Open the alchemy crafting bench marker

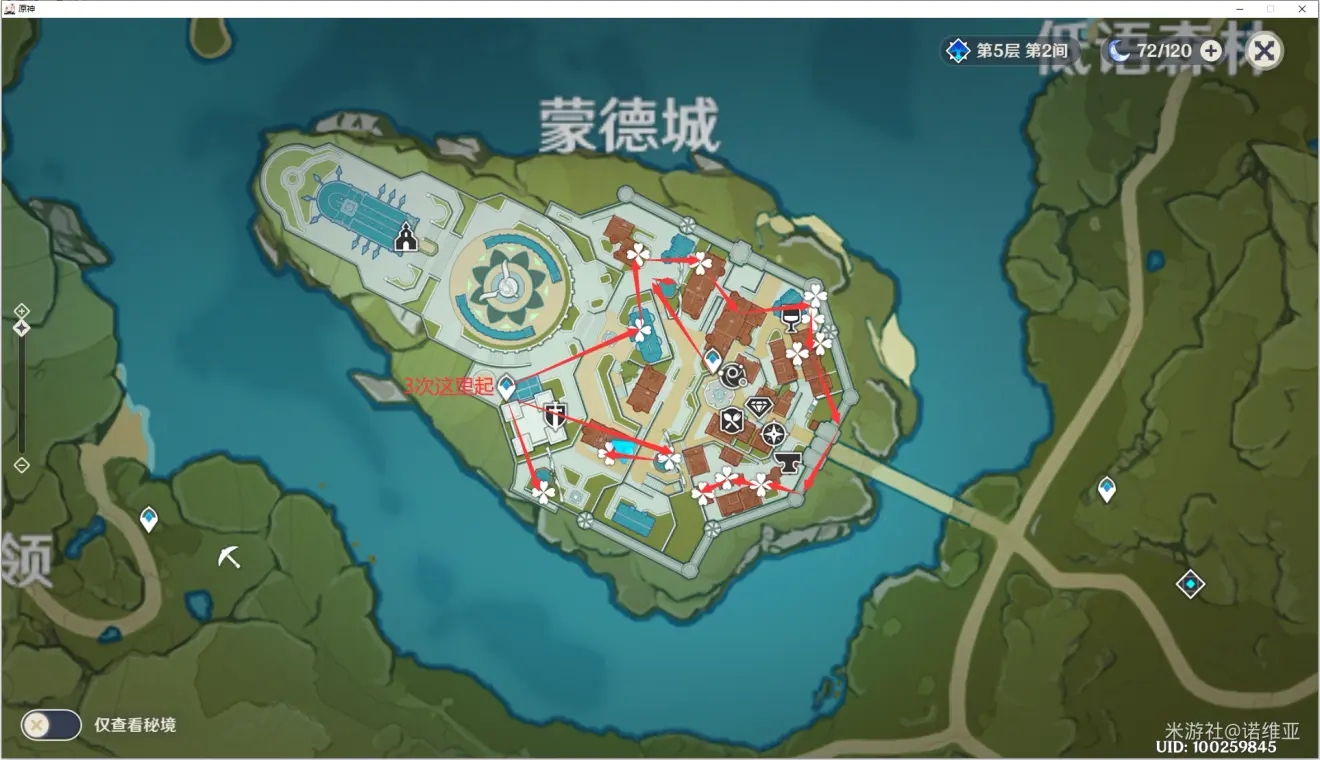[732, 372]
